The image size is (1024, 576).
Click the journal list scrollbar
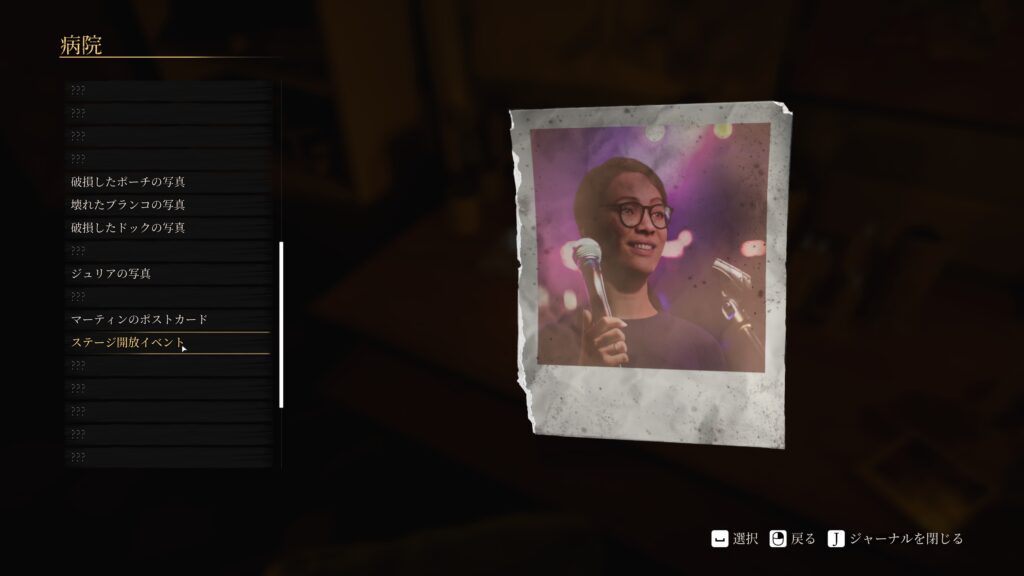tap(281, 324)
